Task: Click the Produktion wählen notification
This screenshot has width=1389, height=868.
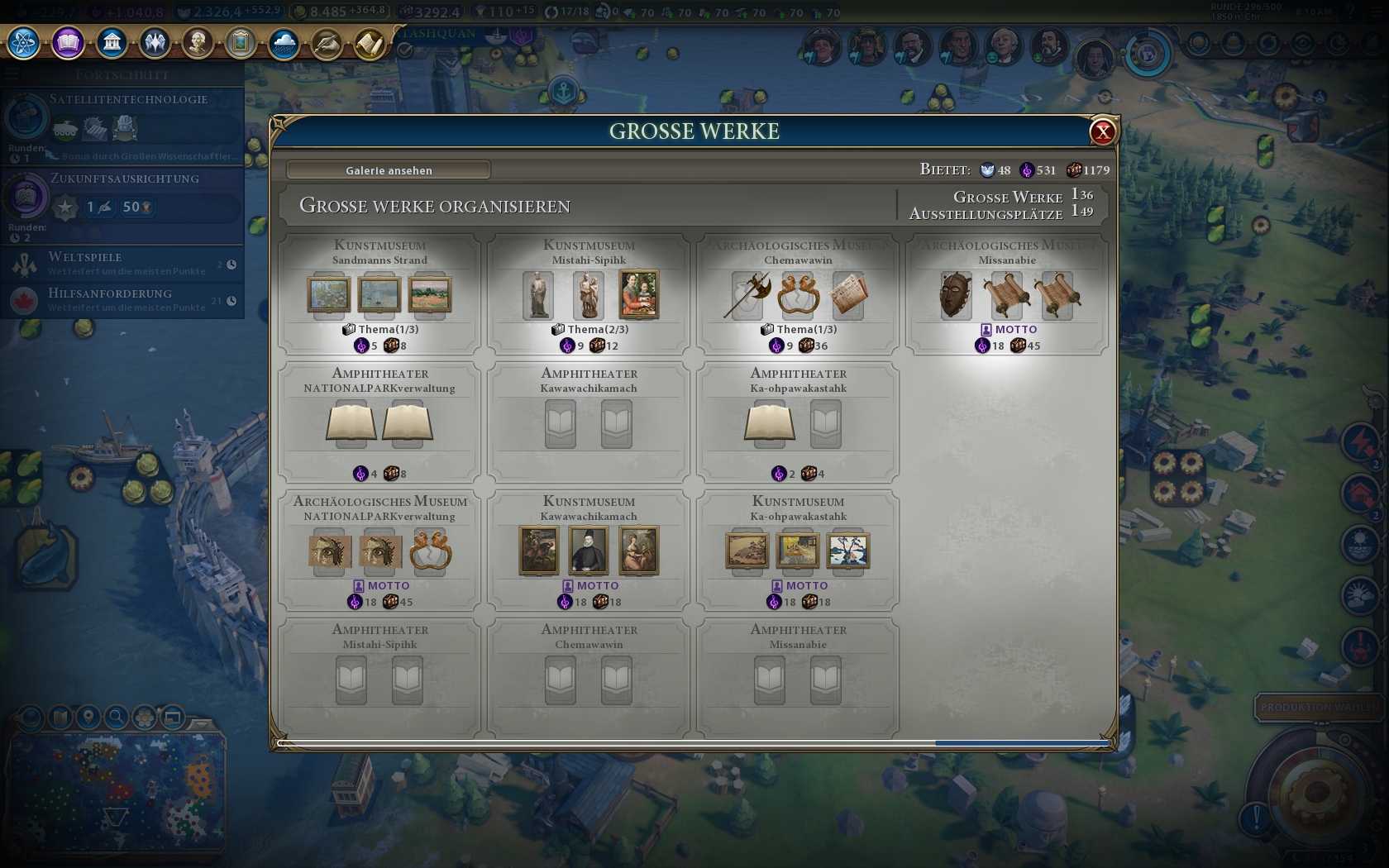Action: pyautogui.click(x=1320, y=708)
